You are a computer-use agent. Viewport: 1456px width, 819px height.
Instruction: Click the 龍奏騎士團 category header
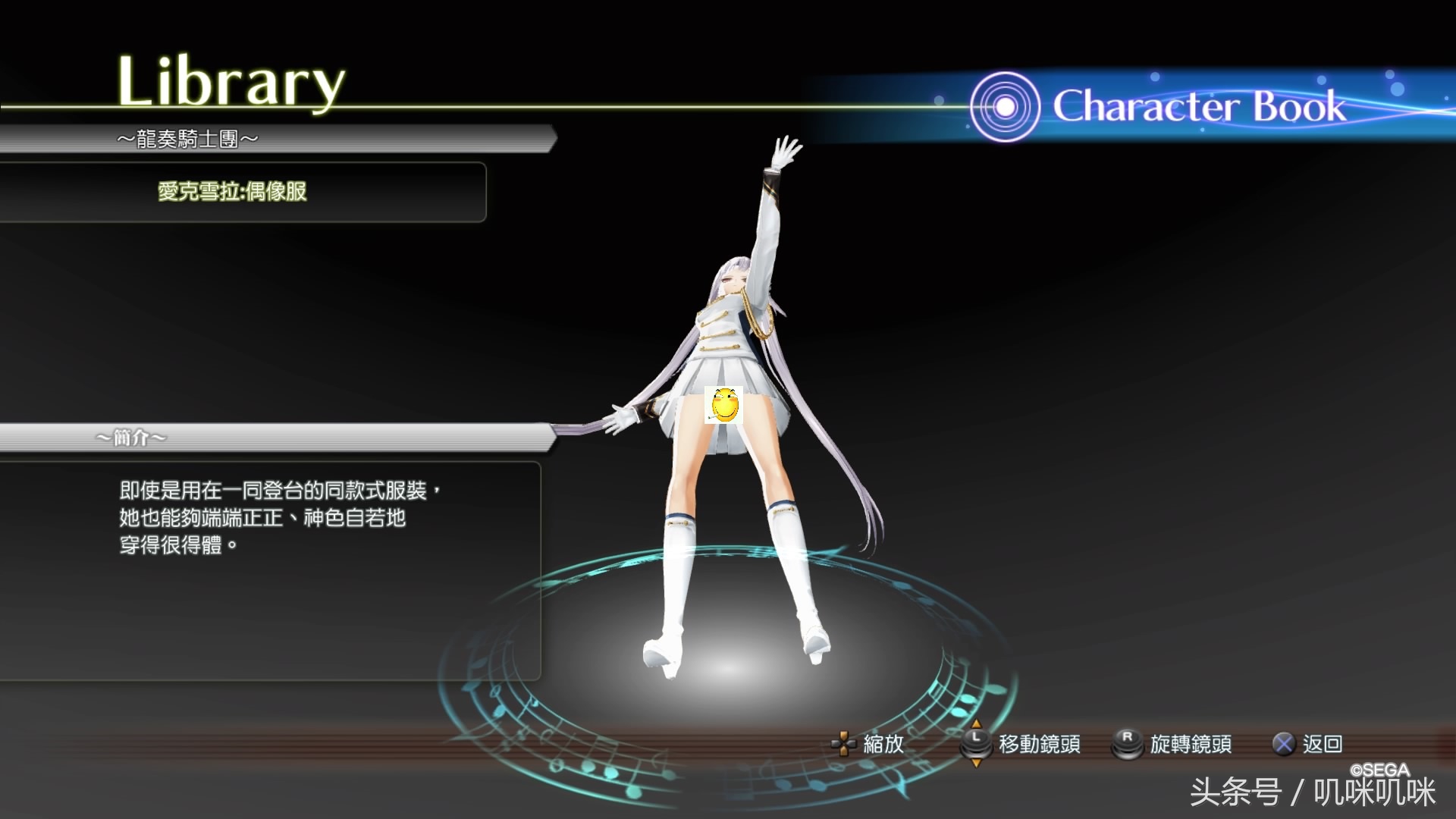point(187,139)
